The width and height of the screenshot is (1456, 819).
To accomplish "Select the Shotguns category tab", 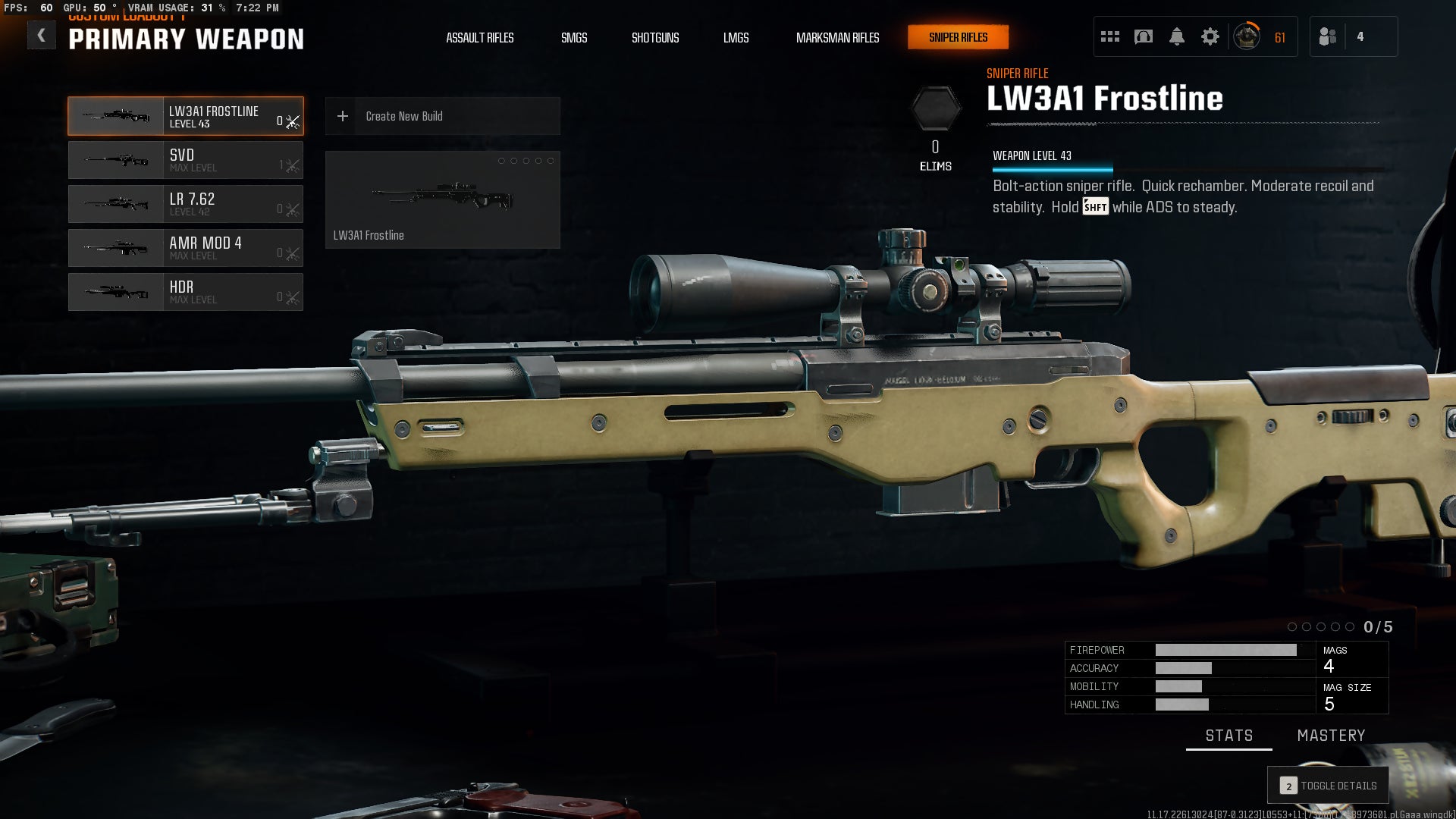I will [655, 37].
